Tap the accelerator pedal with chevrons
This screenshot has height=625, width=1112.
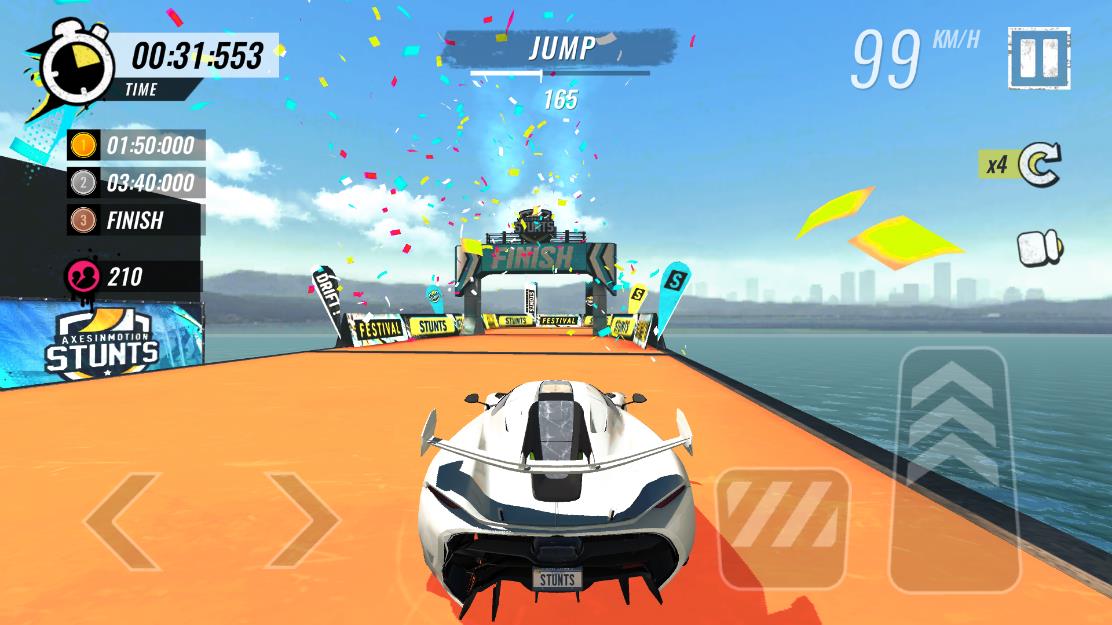pos(948,468)
